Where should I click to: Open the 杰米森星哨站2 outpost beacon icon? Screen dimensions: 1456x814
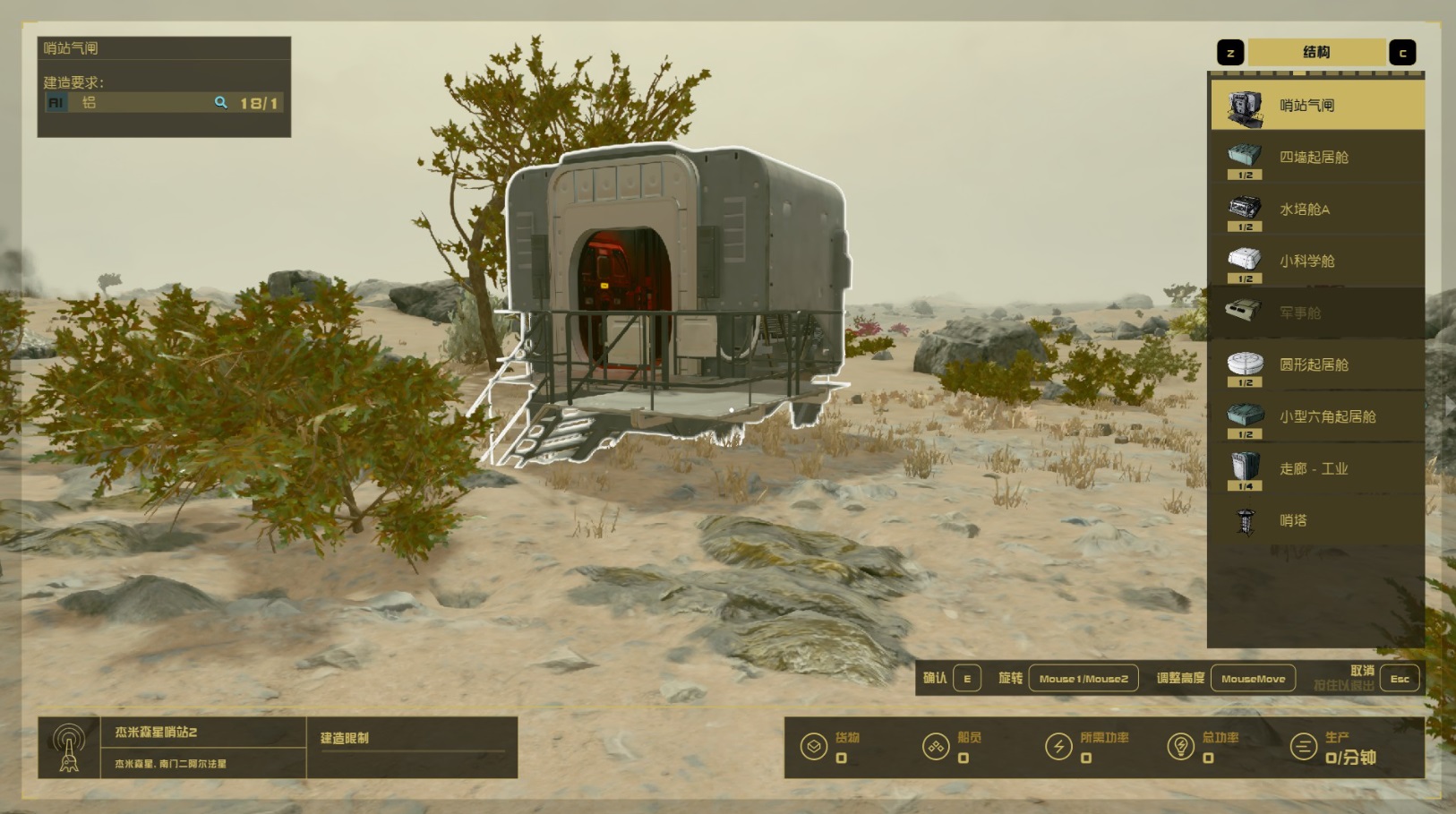[x=69, y=748]
